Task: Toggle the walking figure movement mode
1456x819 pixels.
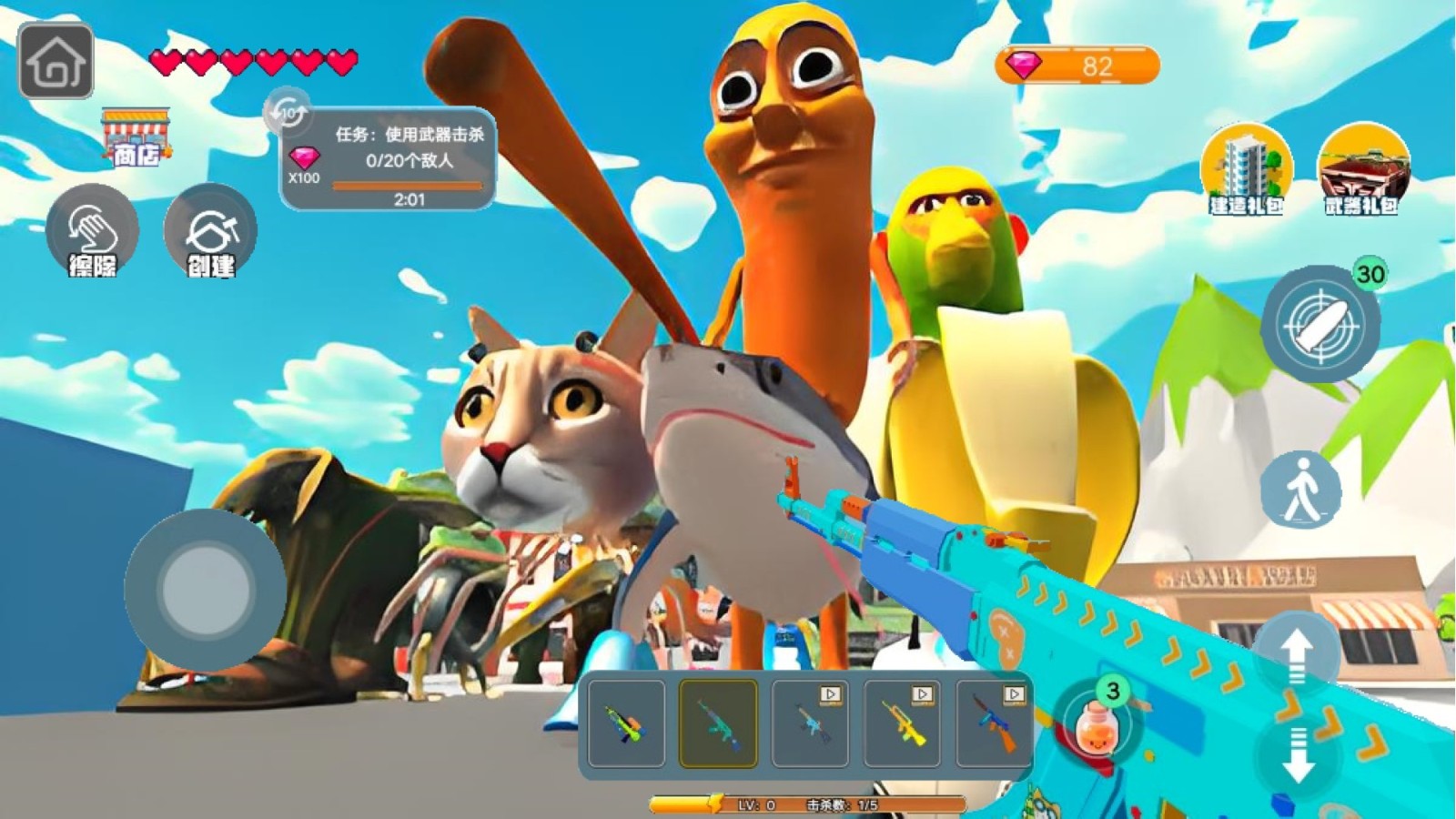Action: coord(1301,490)
